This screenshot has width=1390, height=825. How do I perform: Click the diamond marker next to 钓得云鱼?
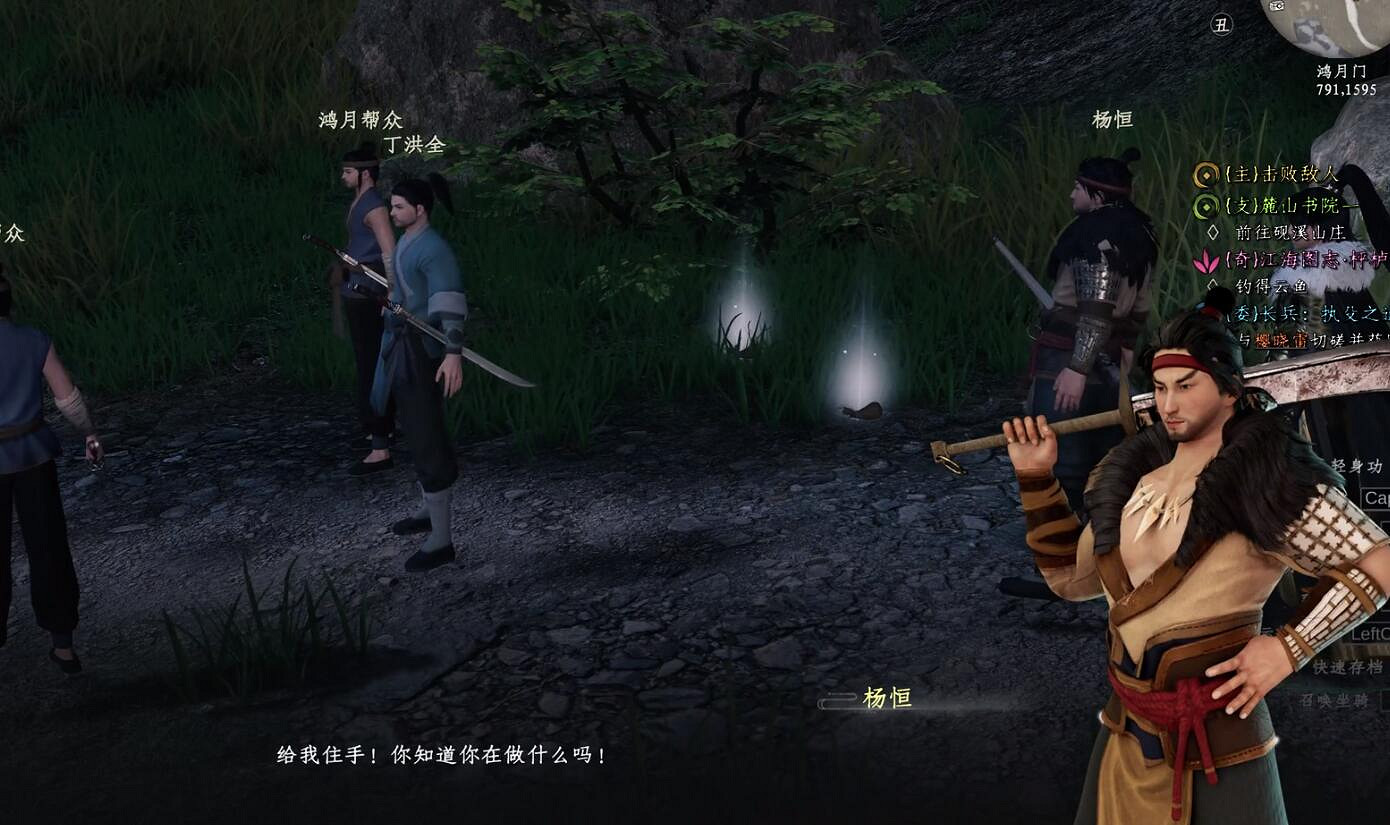pyautogui.click(x=1211, y=283)
